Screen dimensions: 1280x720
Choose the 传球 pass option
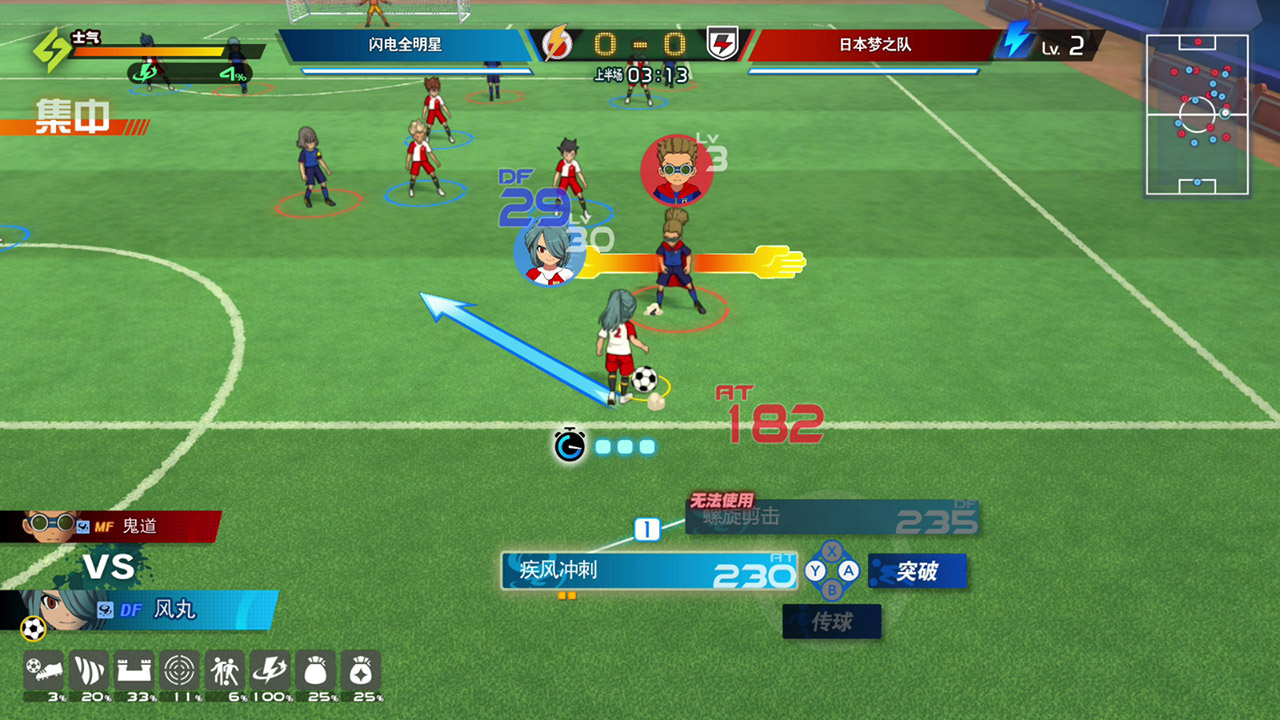831,622
